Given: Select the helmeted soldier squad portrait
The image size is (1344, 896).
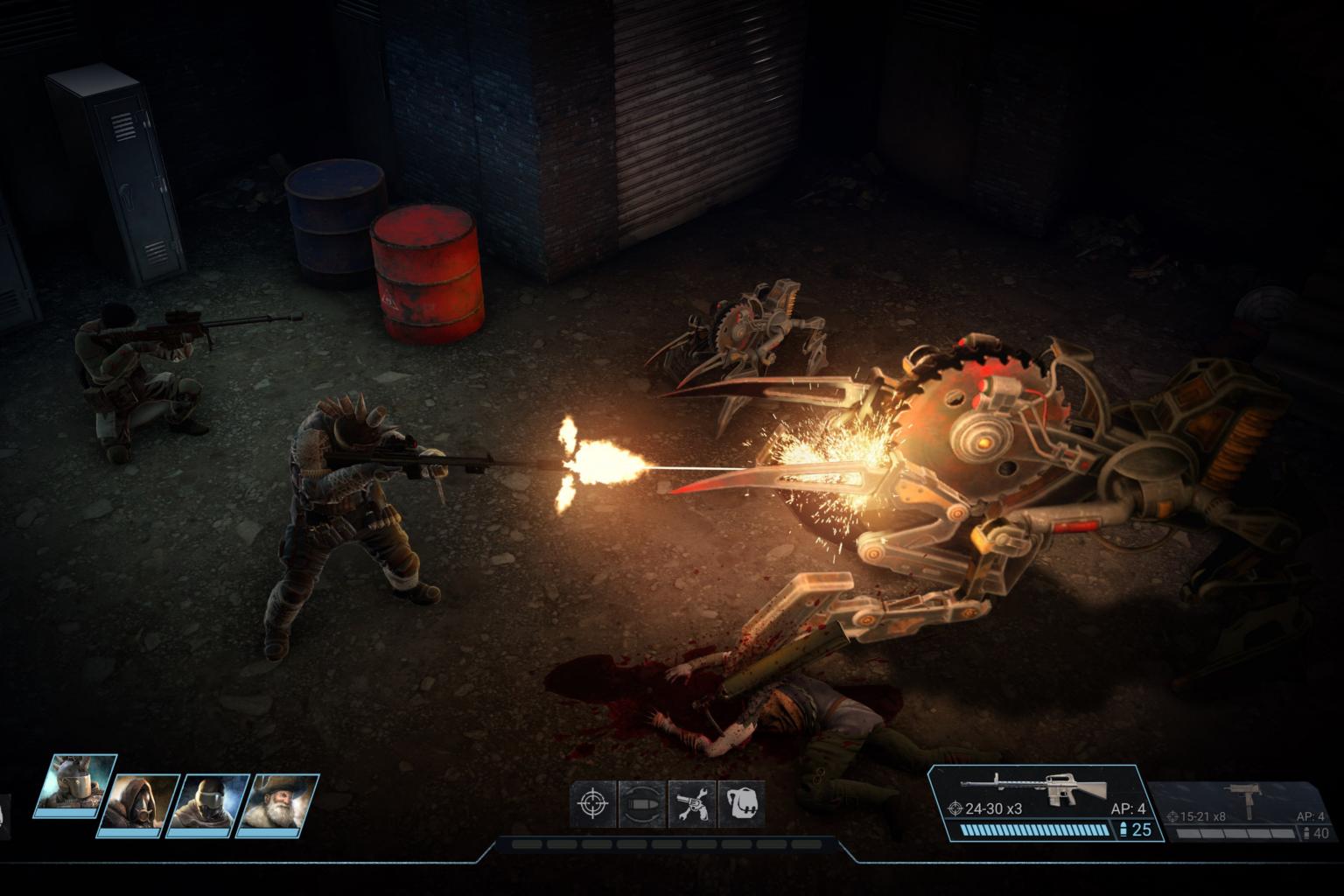Looking at the screenshot, I should point(75,784).
